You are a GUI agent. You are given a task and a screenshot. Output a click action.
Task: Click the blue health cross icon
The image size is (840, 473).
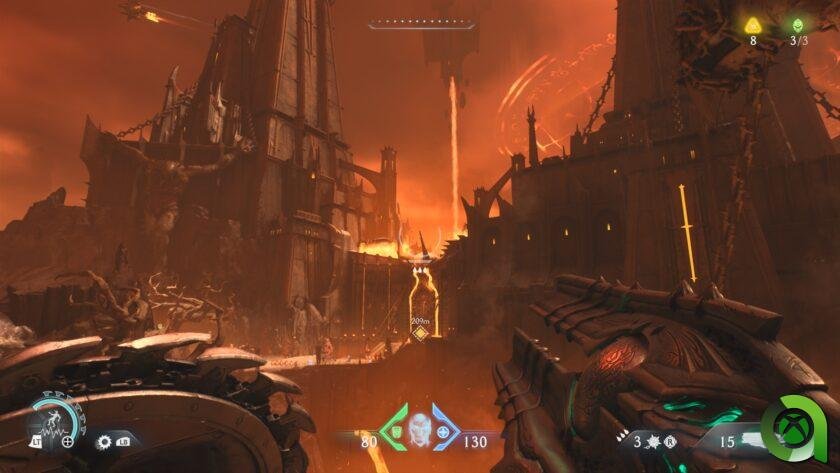point(443,433)
